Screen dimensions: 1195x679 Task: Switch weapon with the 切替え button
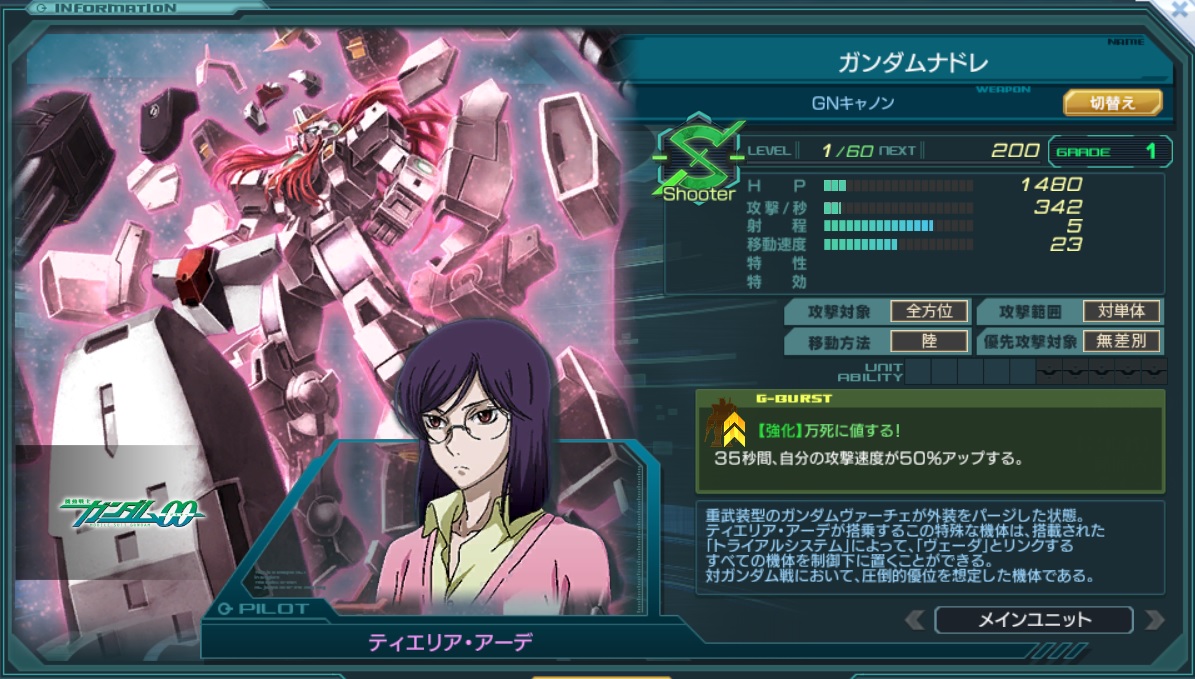[x=1112, y=102]
